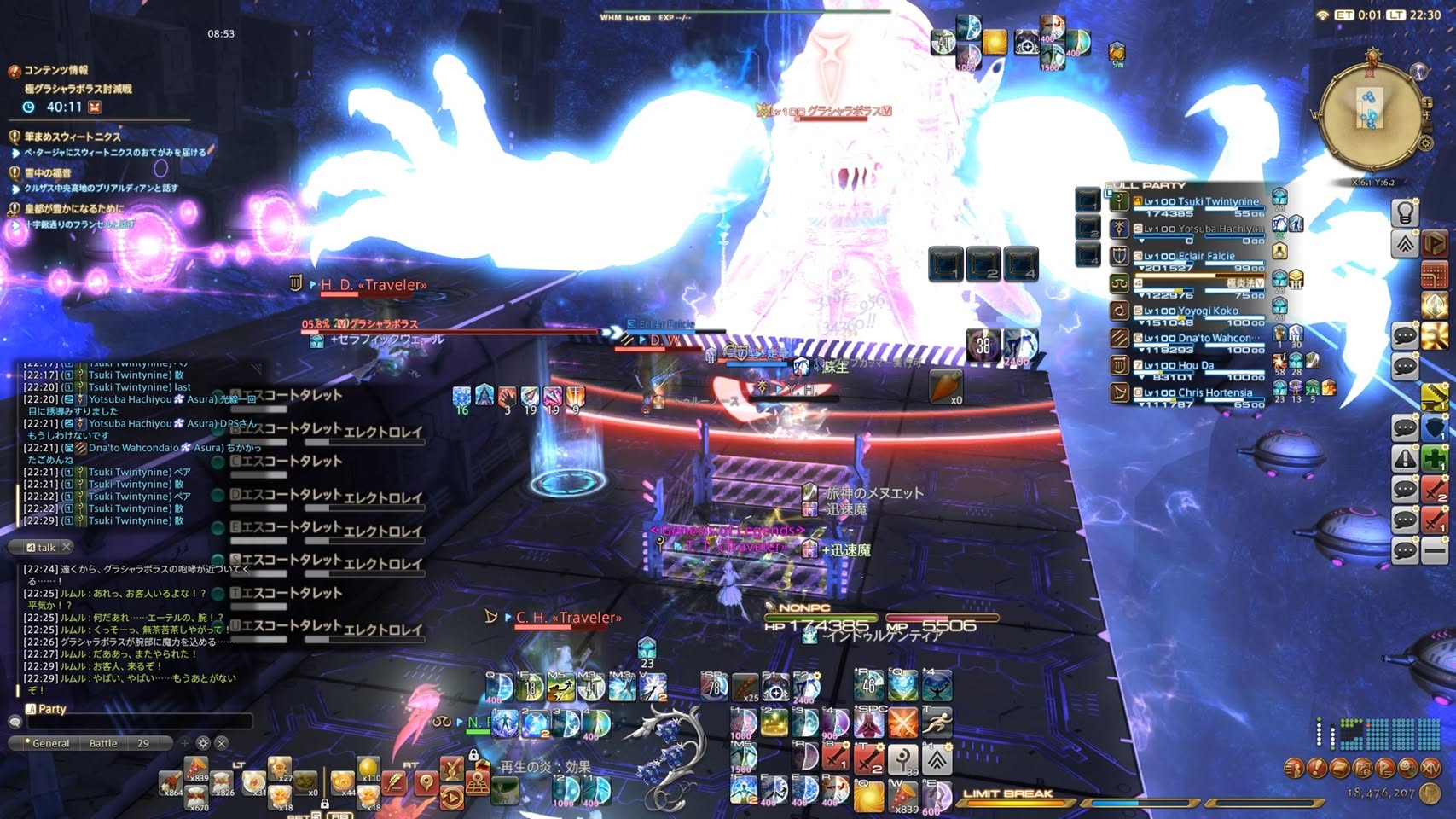
Task: Switch to the General chat tab
Action: click(49, 743)
